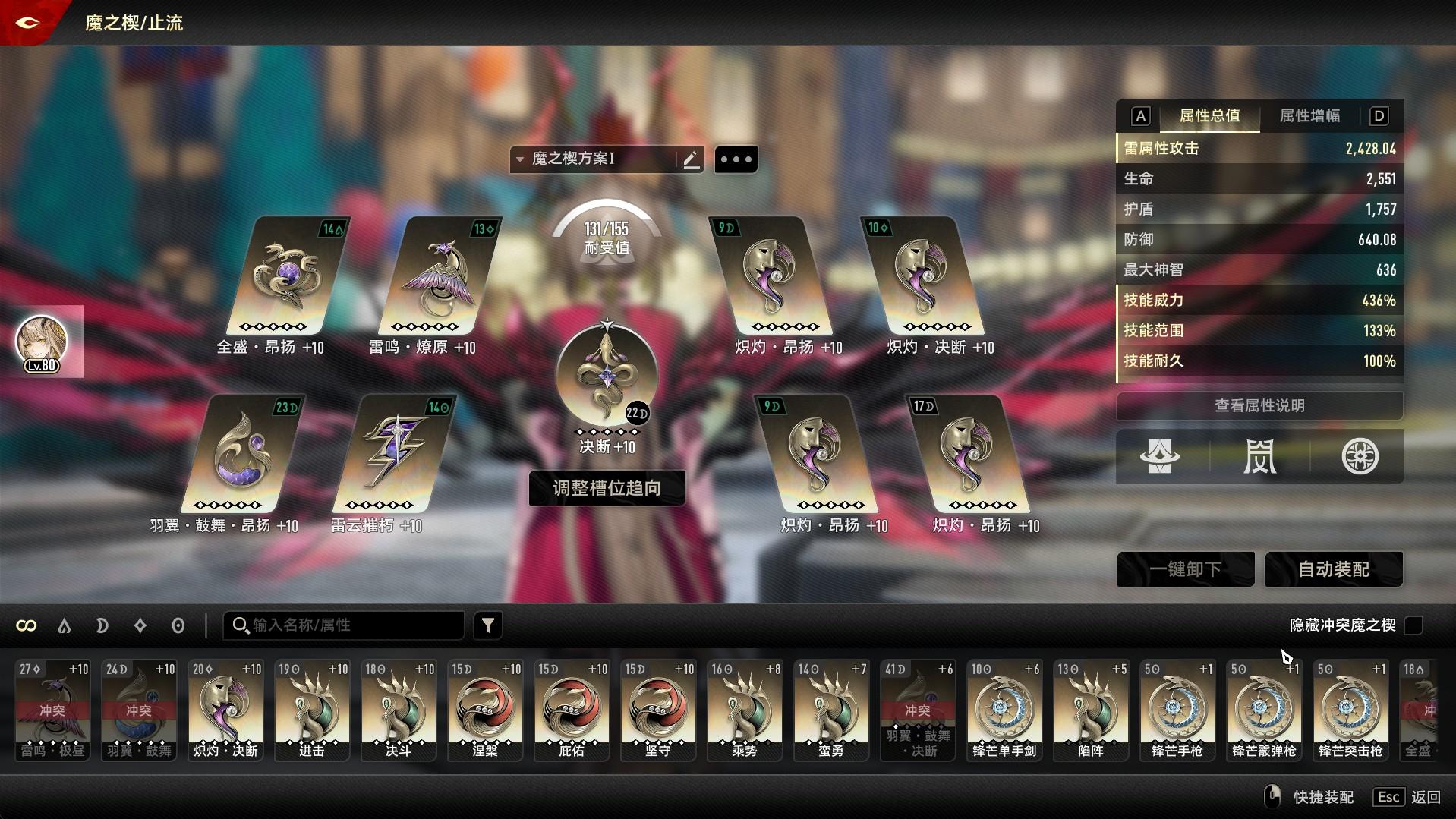Focus the 输入名称/属性 search field
Viewport: 1456px width, 819px height.
(x=349, y=625)
